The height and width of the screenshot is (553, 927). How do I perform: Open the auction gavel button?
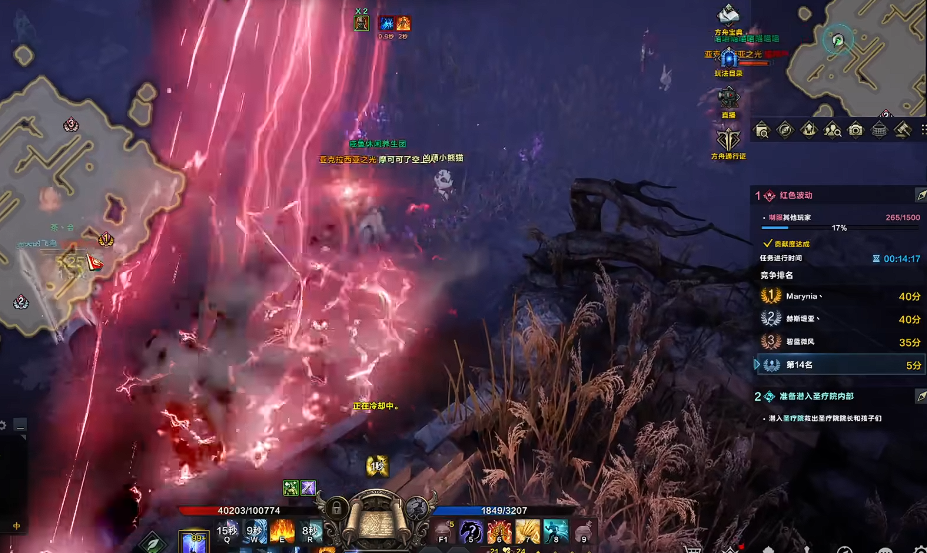point(903,130)
